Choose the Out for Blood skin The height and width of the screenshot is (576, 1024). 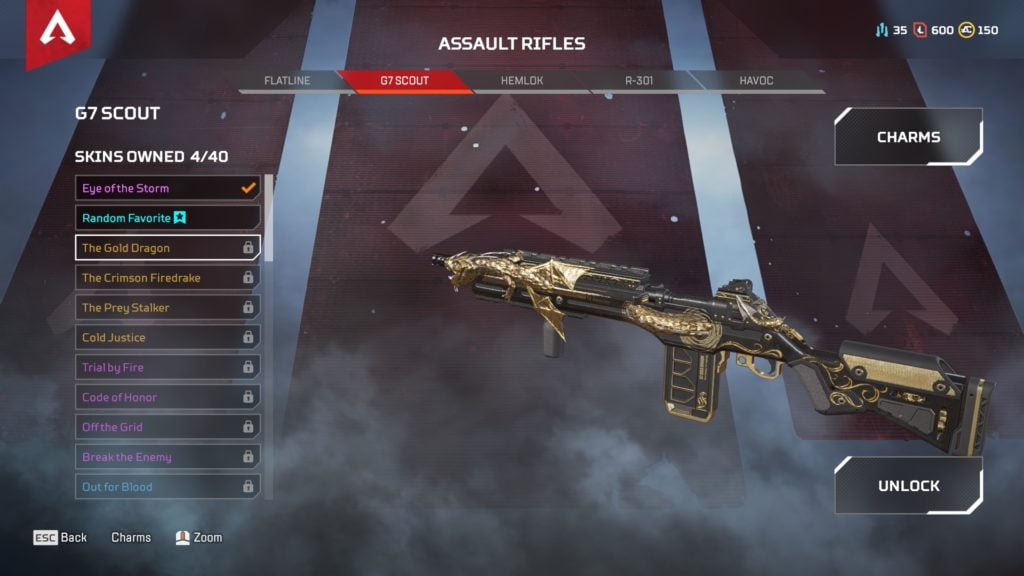[167, 487]
